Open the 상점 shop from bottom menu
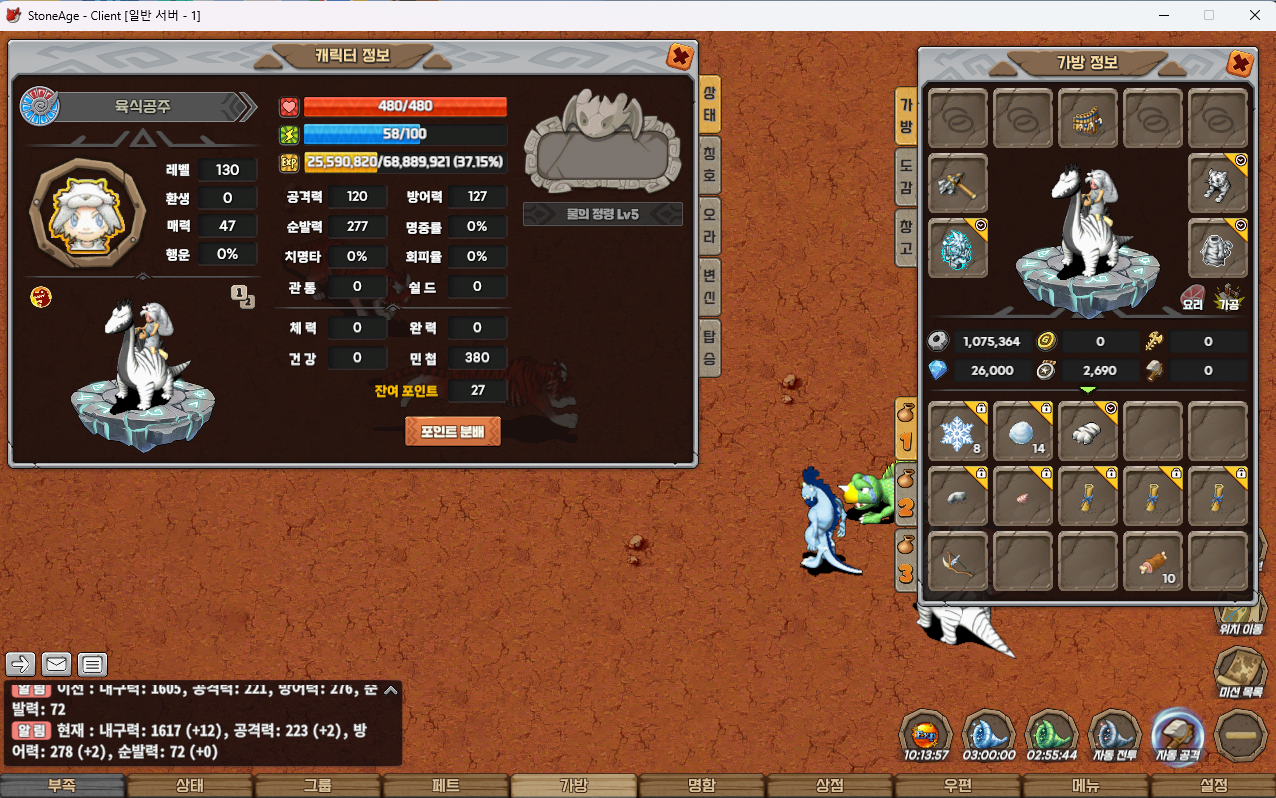The height and width of the screenshot is (798, 1276). point(830,786)
